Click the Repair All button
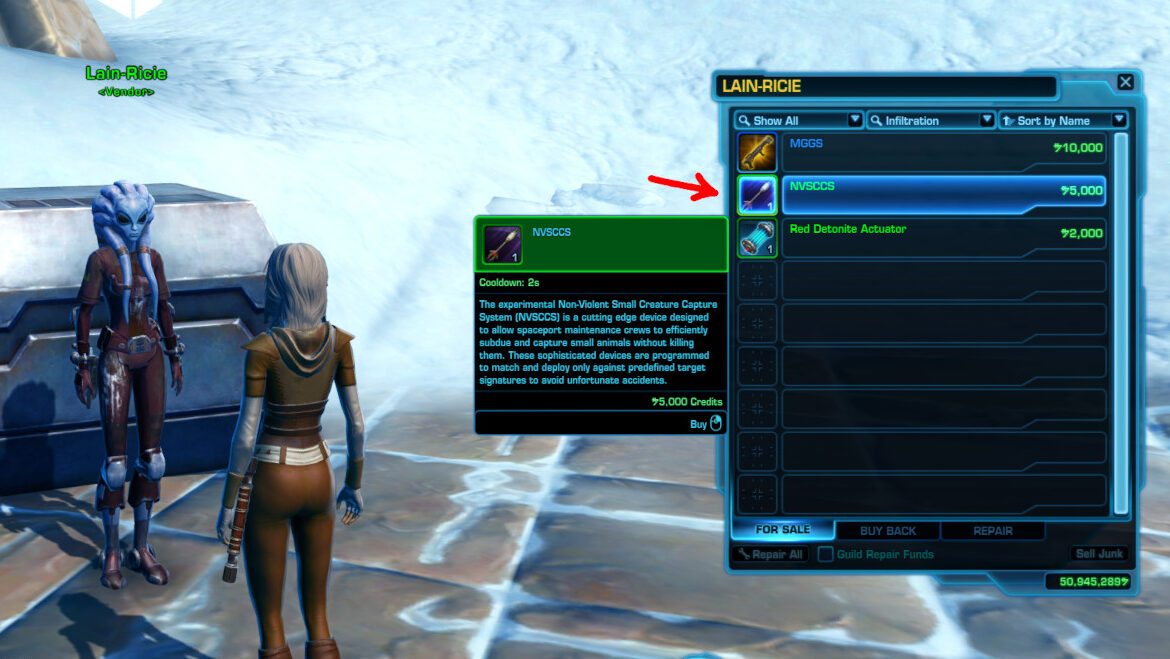Viewport: 1170px width, 659px height. click(769, 554)
